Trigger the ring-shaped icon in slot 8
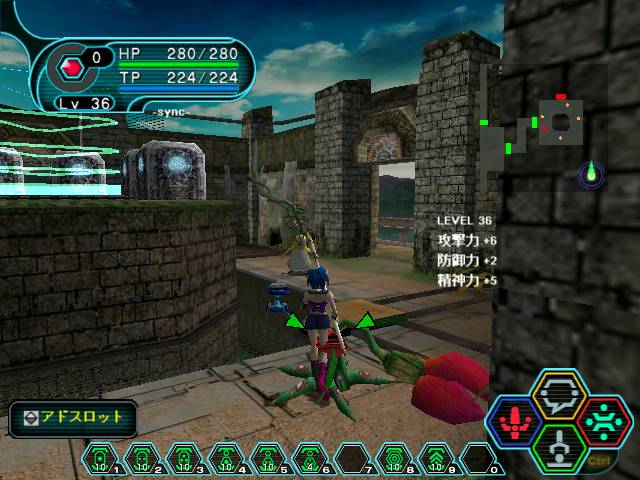This screenshot has width=640, height=480. click(x=391, y=459)
